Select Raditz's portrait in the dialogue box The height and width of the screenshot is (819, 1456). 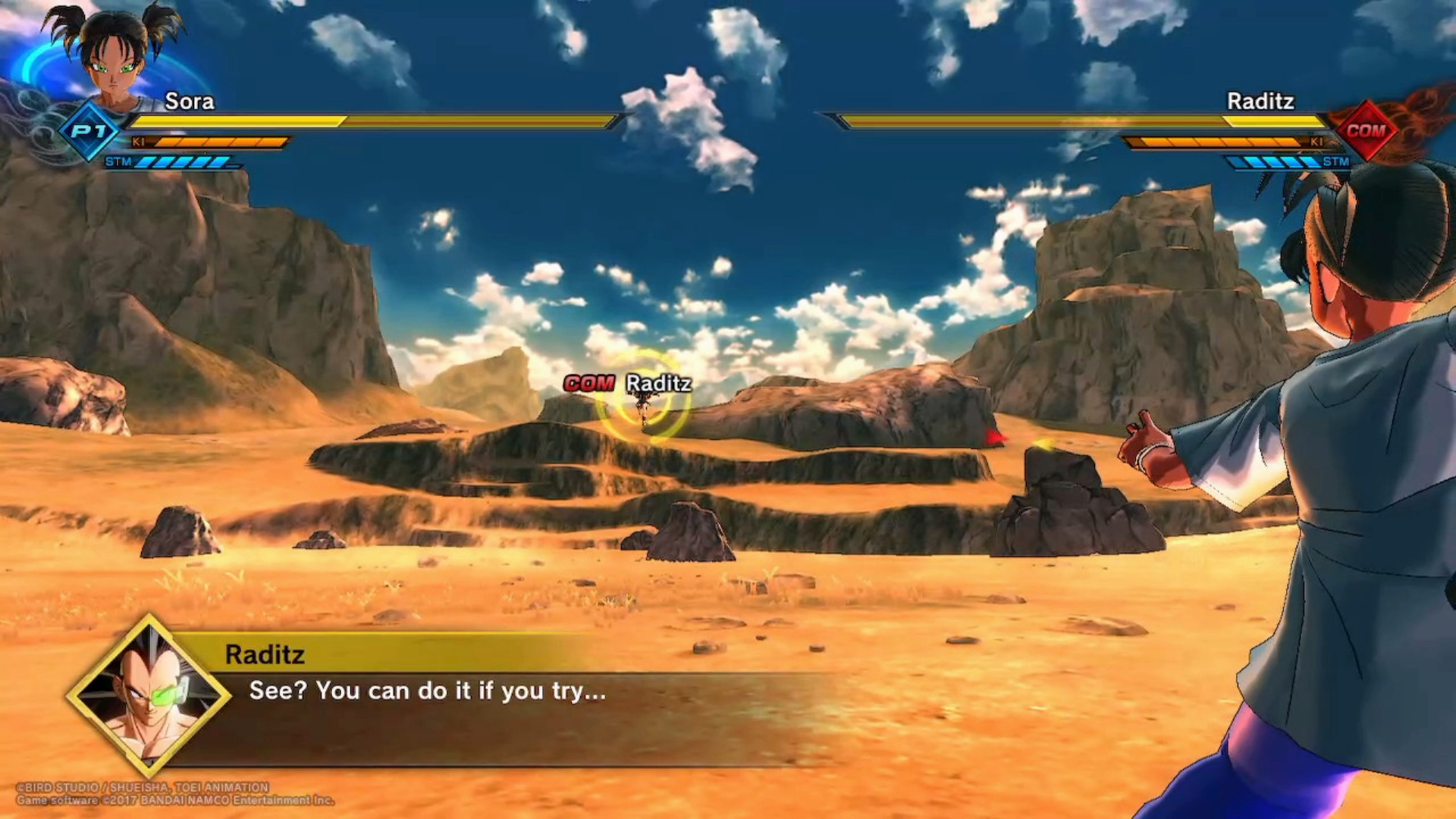[149, 695]
